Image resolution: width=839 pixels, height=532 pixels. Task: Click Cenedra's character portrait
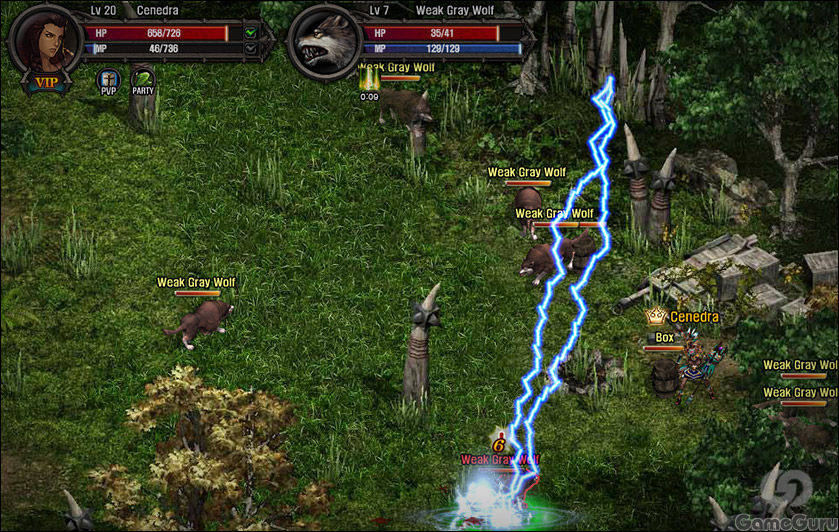click(44, 38)
